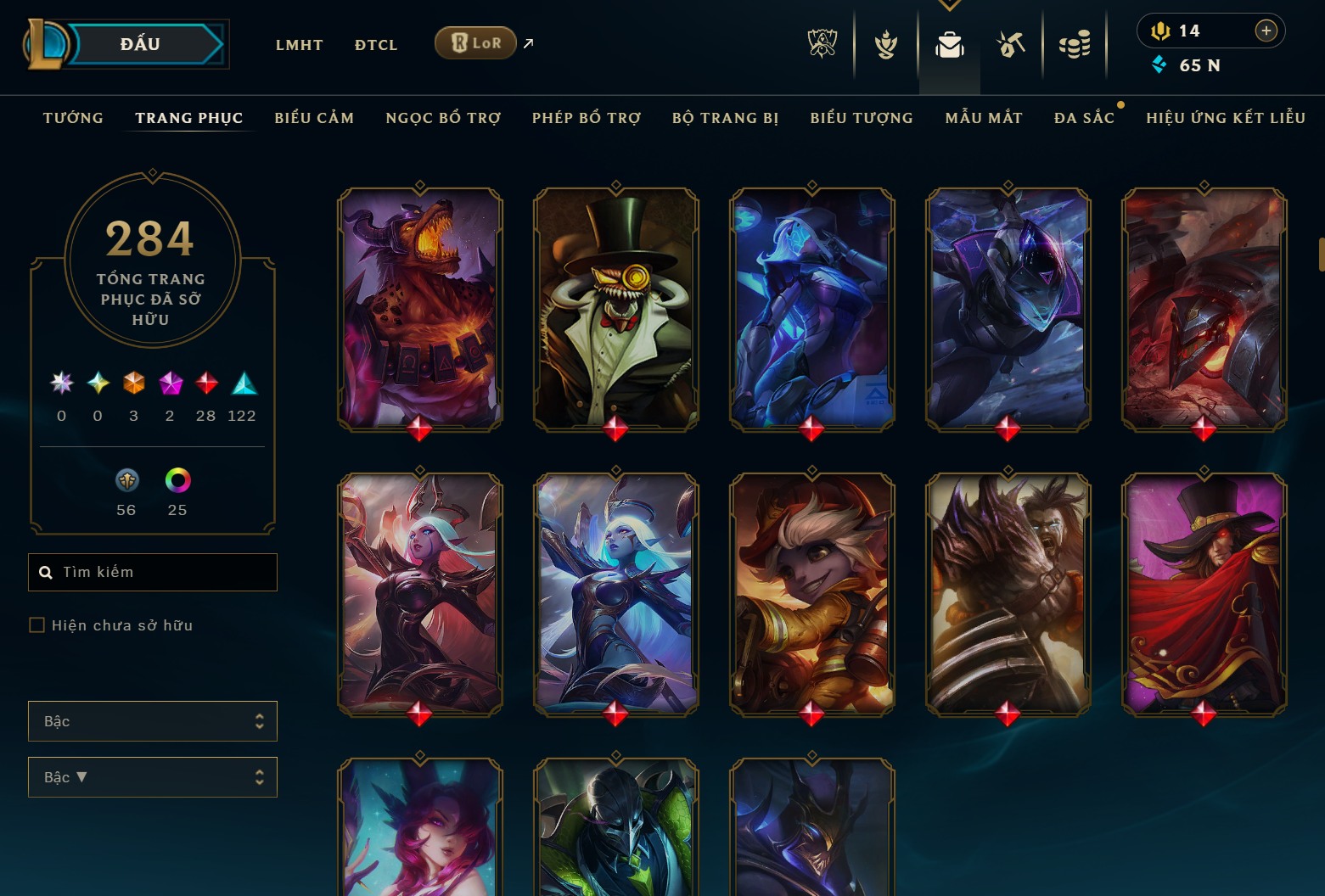The height and width of the screenshot is (896, 1325).
Task: Select the ĐTCL menu item
Action: pos(375,45)
